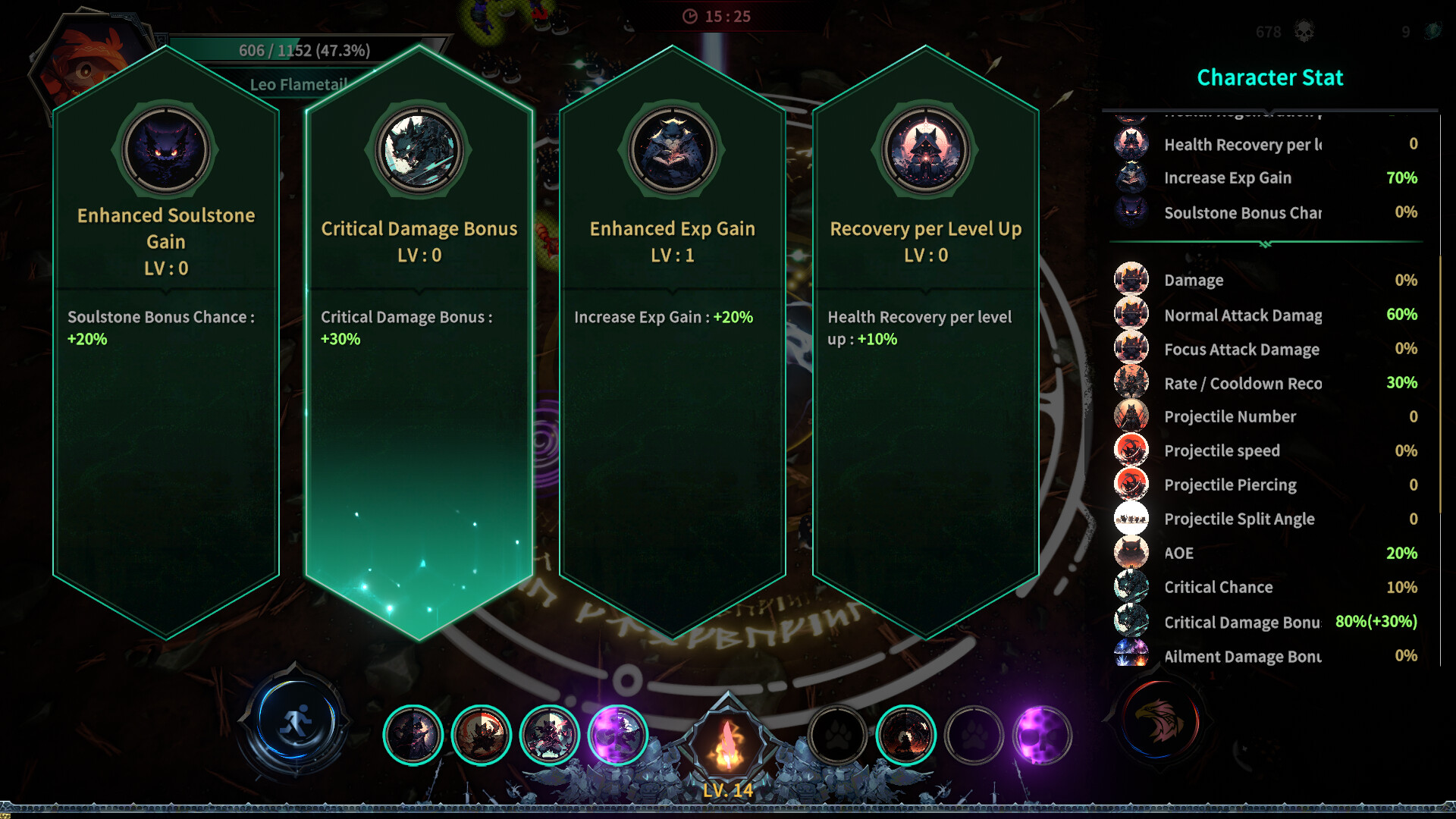
Task: Select the Critical Damage Bonus wolf icon
Action: coord(418,151)
